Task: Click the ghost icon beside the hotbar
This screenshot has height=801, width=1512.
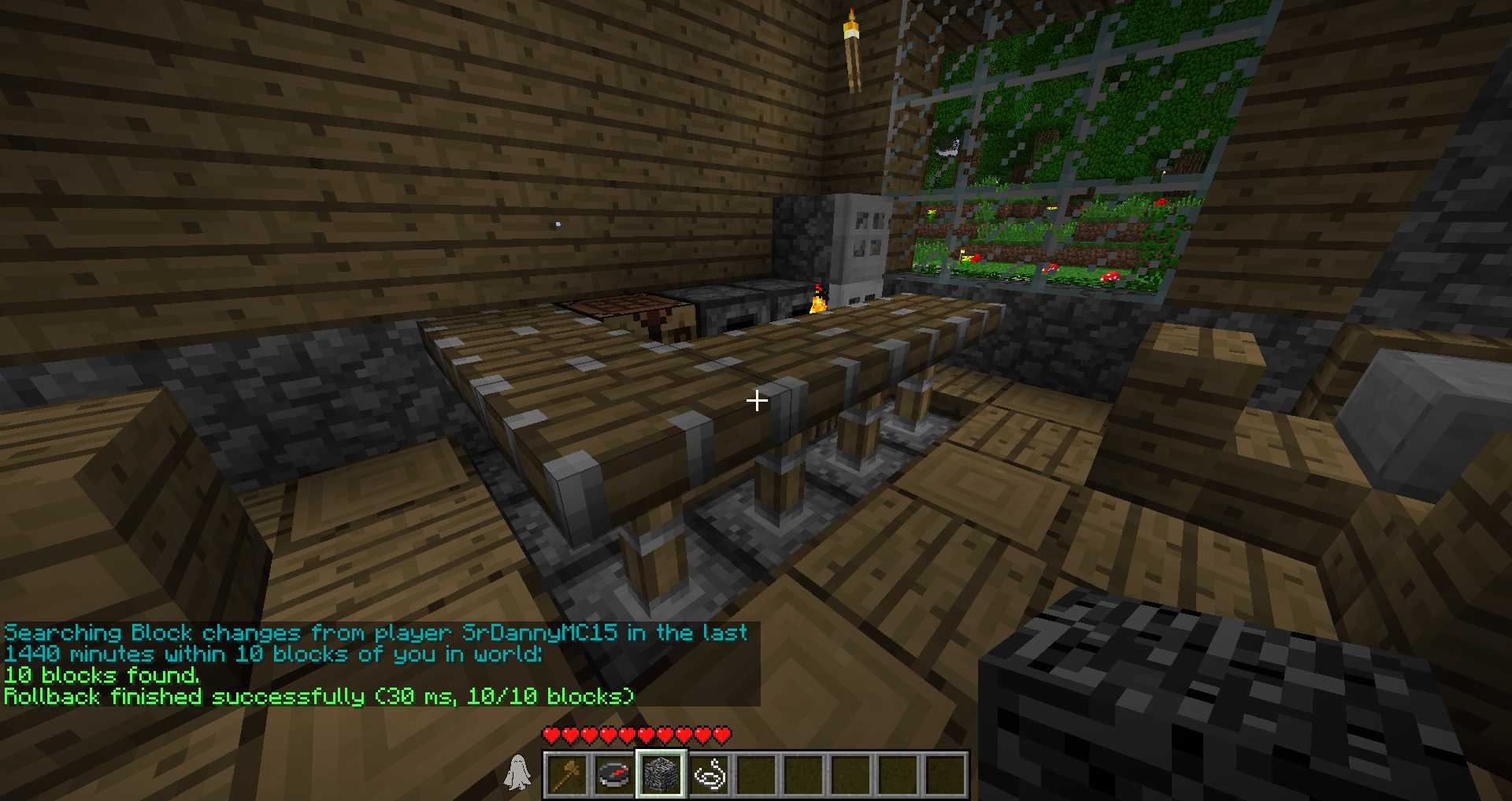Action: (517, 772)
